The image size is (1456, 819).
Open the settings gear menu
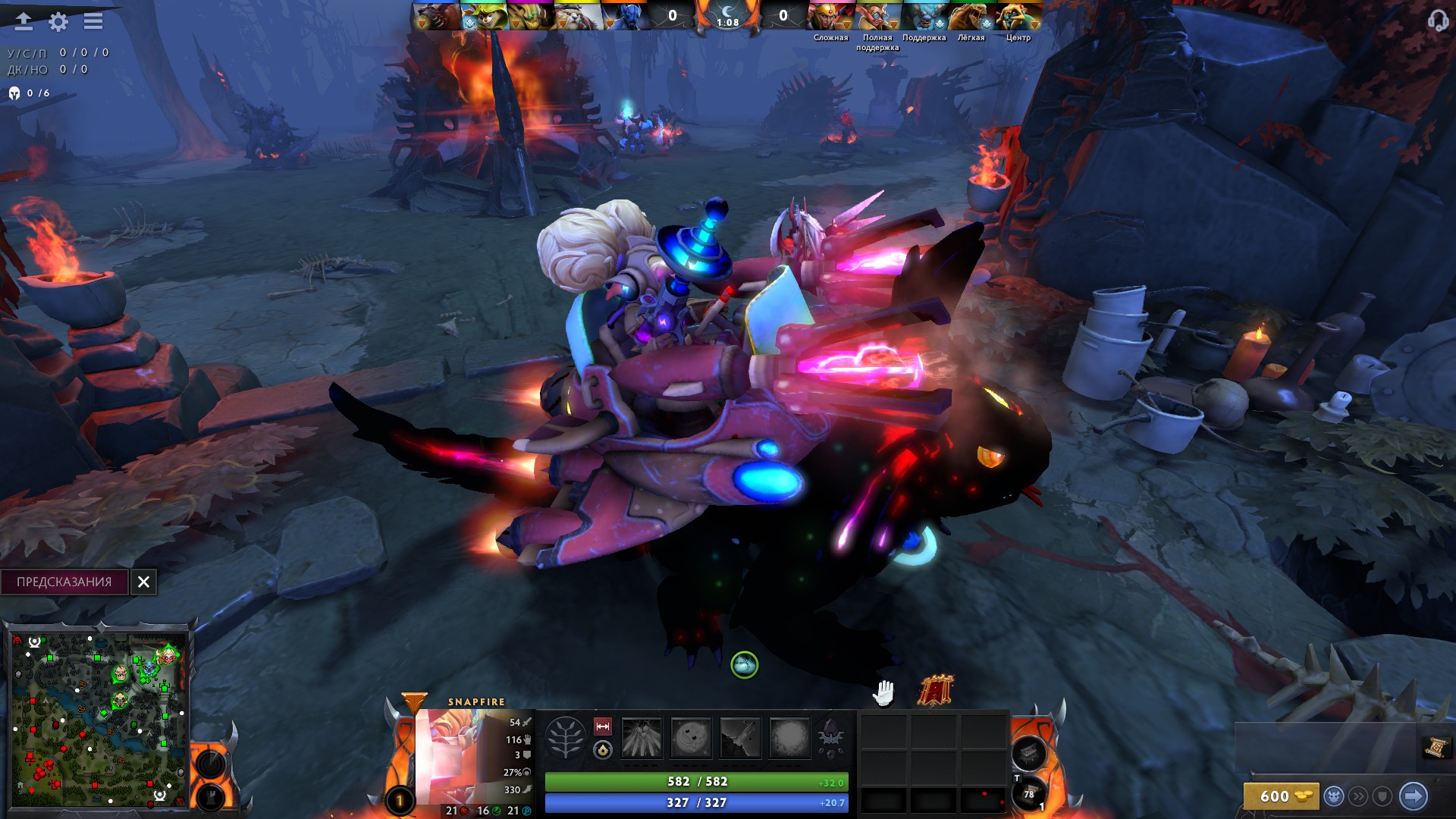pos(58,22)
